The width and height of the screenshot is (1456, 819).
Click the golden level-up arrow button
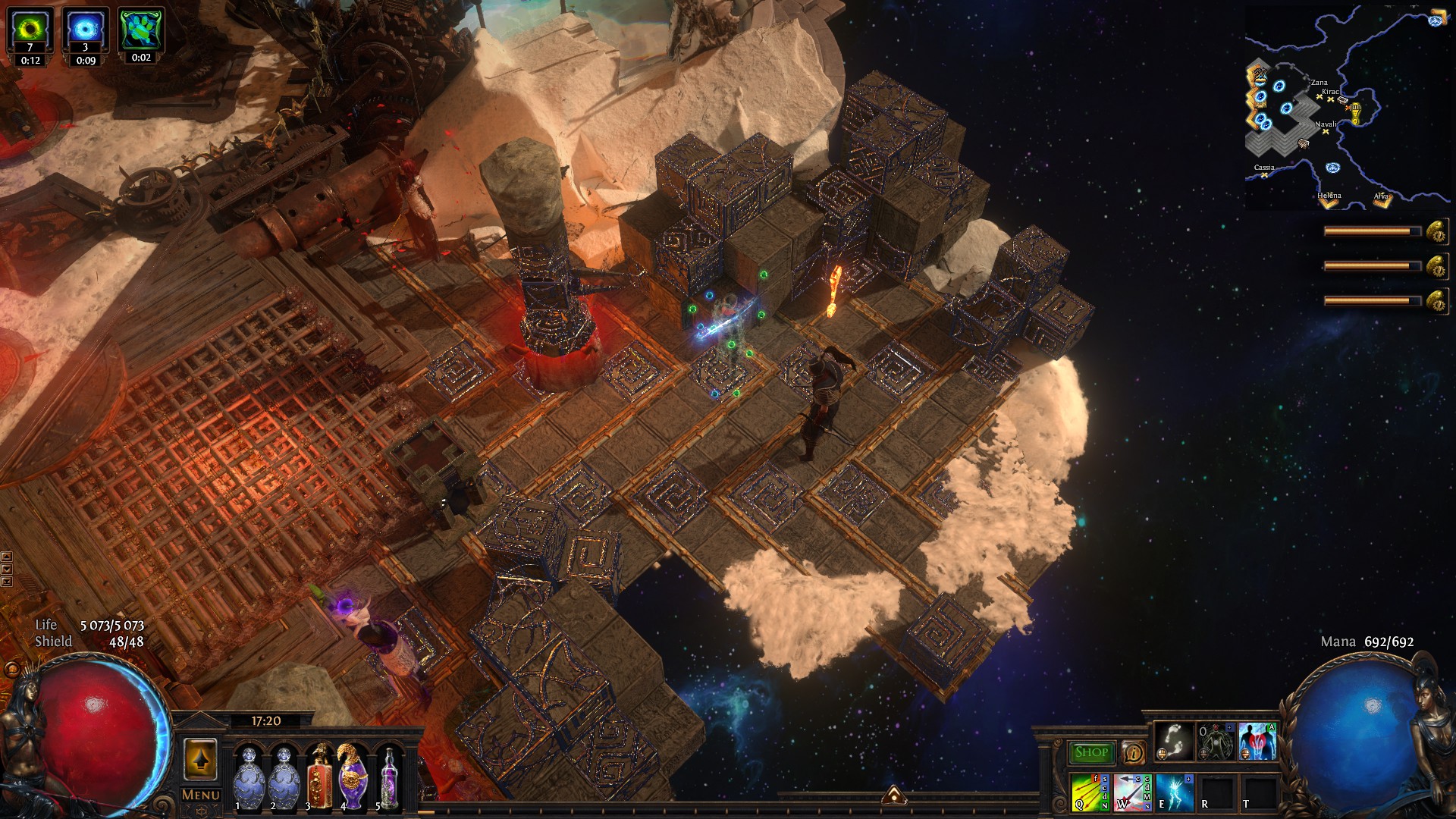tap(200, 759)
